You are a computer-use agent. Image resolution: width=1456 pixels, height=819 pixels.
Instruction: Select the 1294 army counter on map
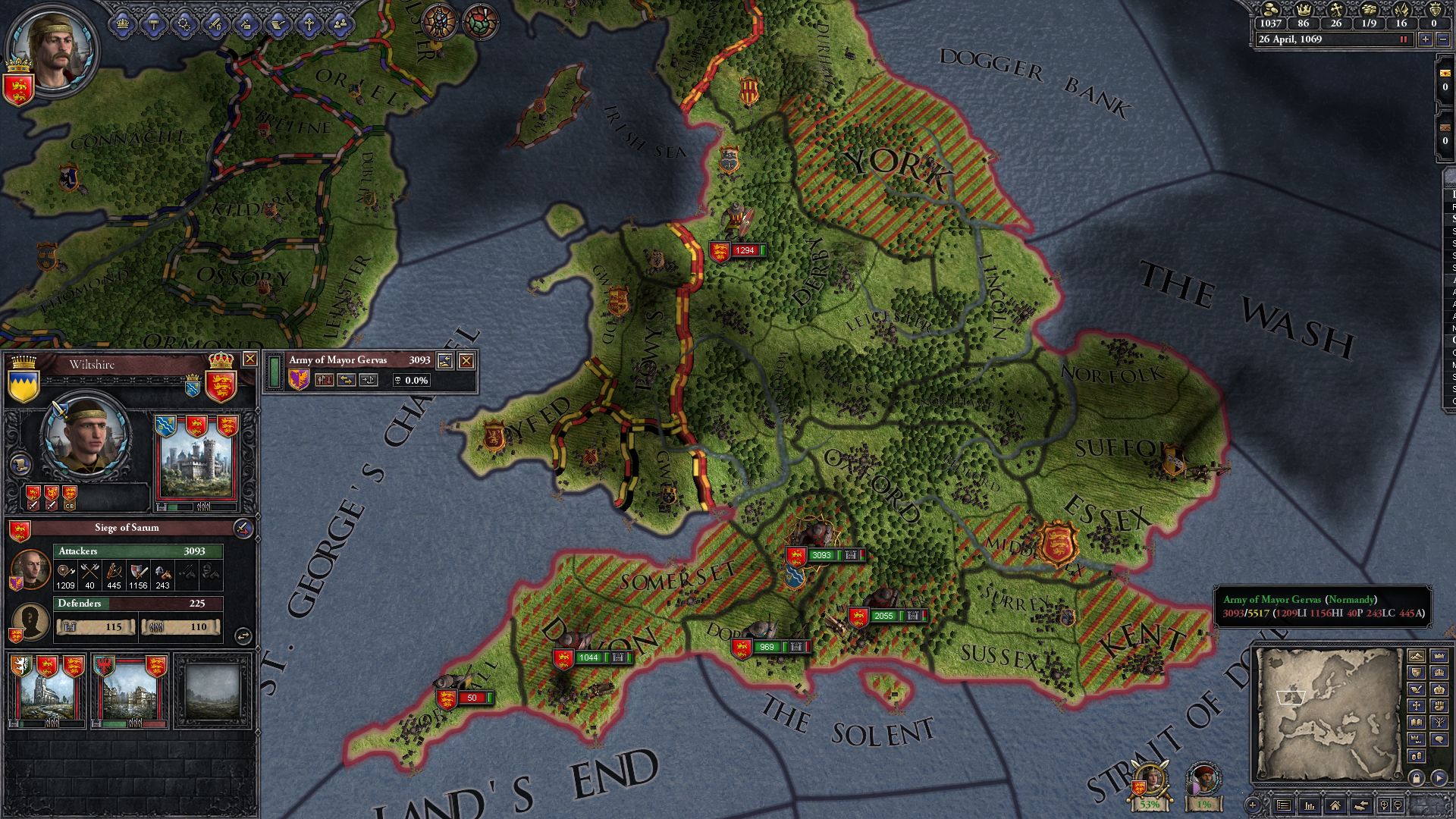coord(736,250)
